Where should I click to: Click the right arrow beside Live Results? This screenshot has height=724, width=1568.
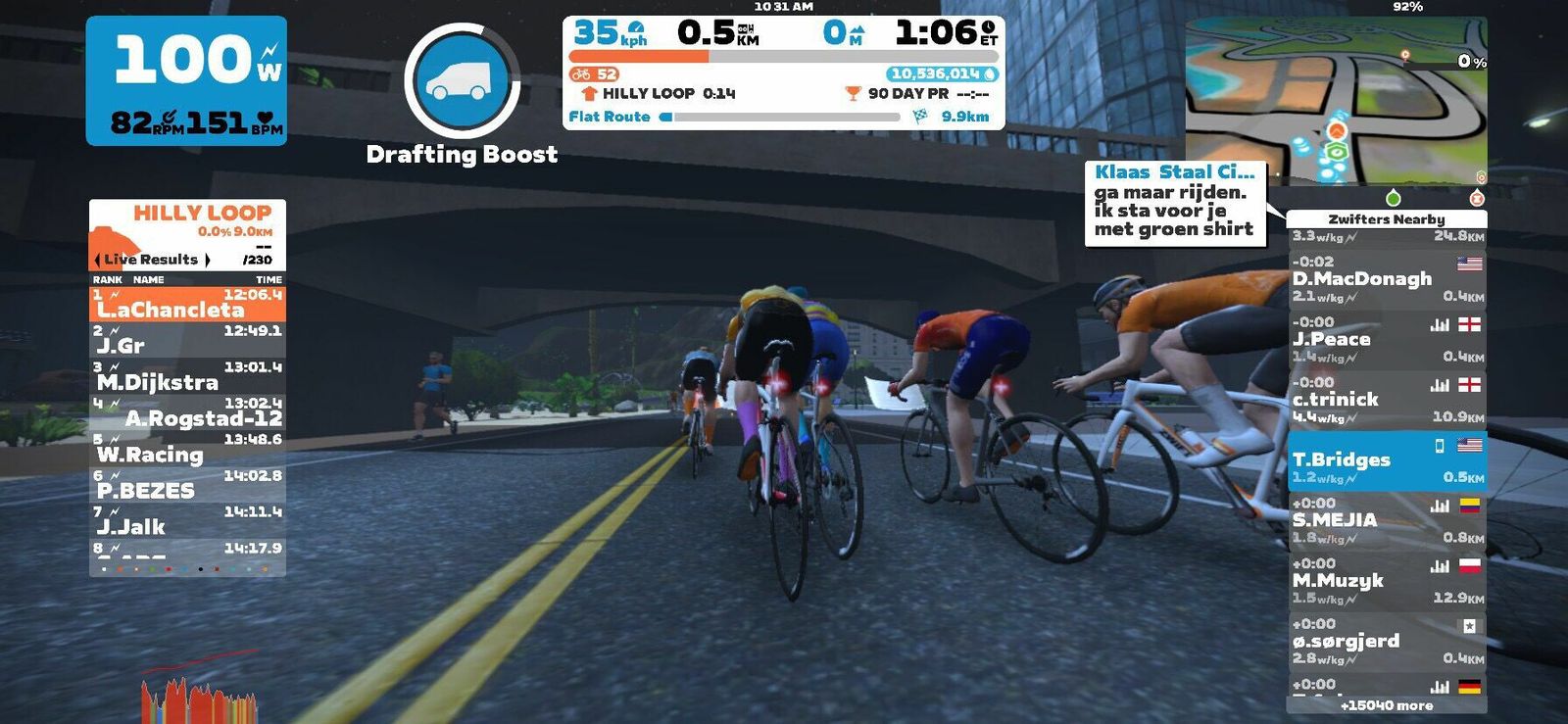(x=208, y=260)
